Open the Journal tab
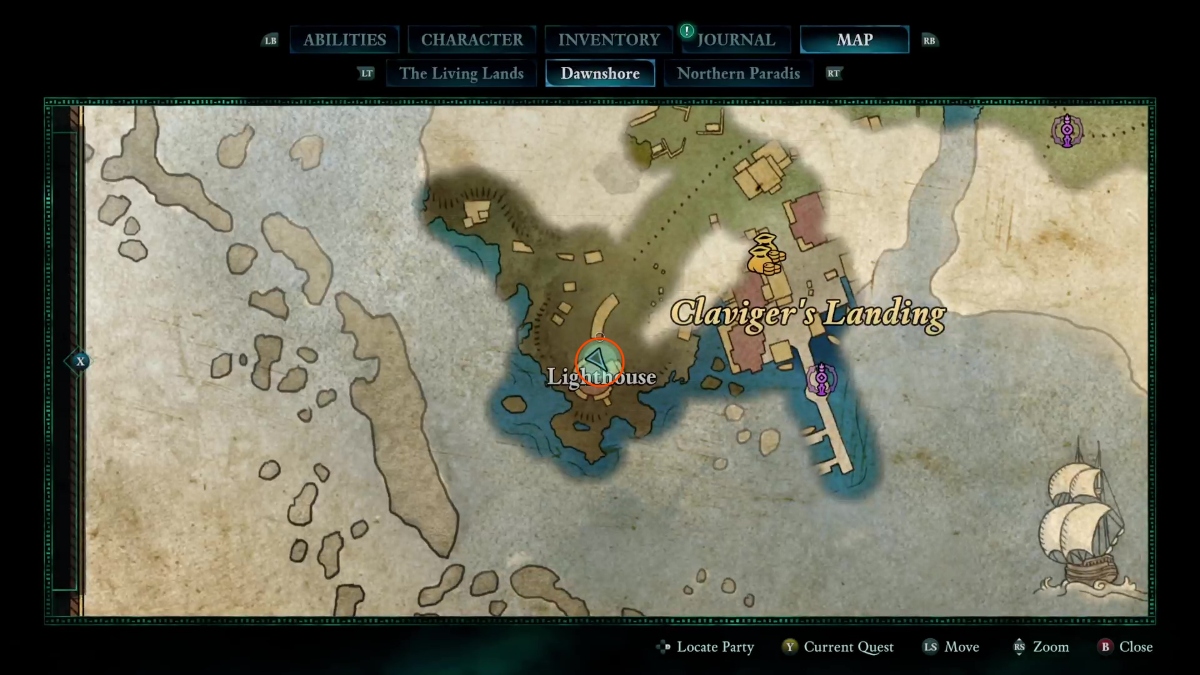This screenshot has height=675, width=1200. tap(736, 40)
